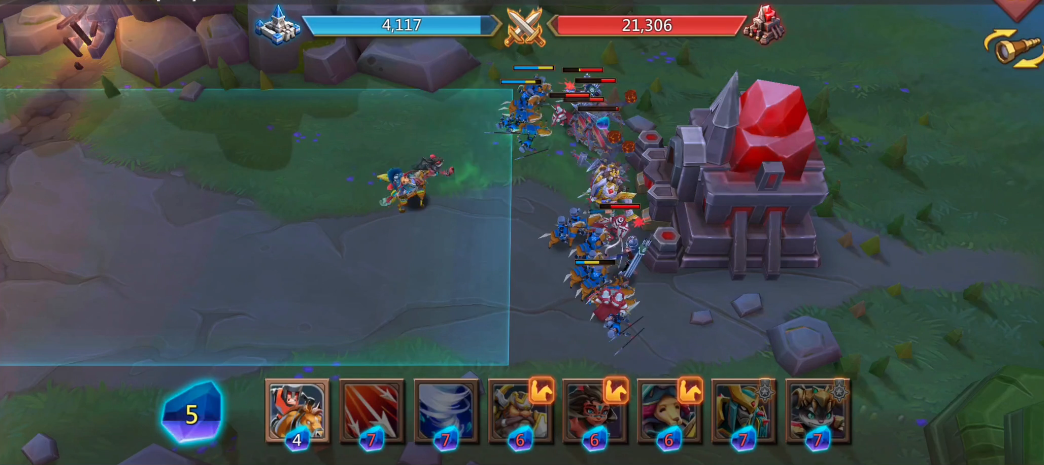The image size is (1044, 465).
Task: Select the gold-and-green armored knight card
Action: click(743, 410)
